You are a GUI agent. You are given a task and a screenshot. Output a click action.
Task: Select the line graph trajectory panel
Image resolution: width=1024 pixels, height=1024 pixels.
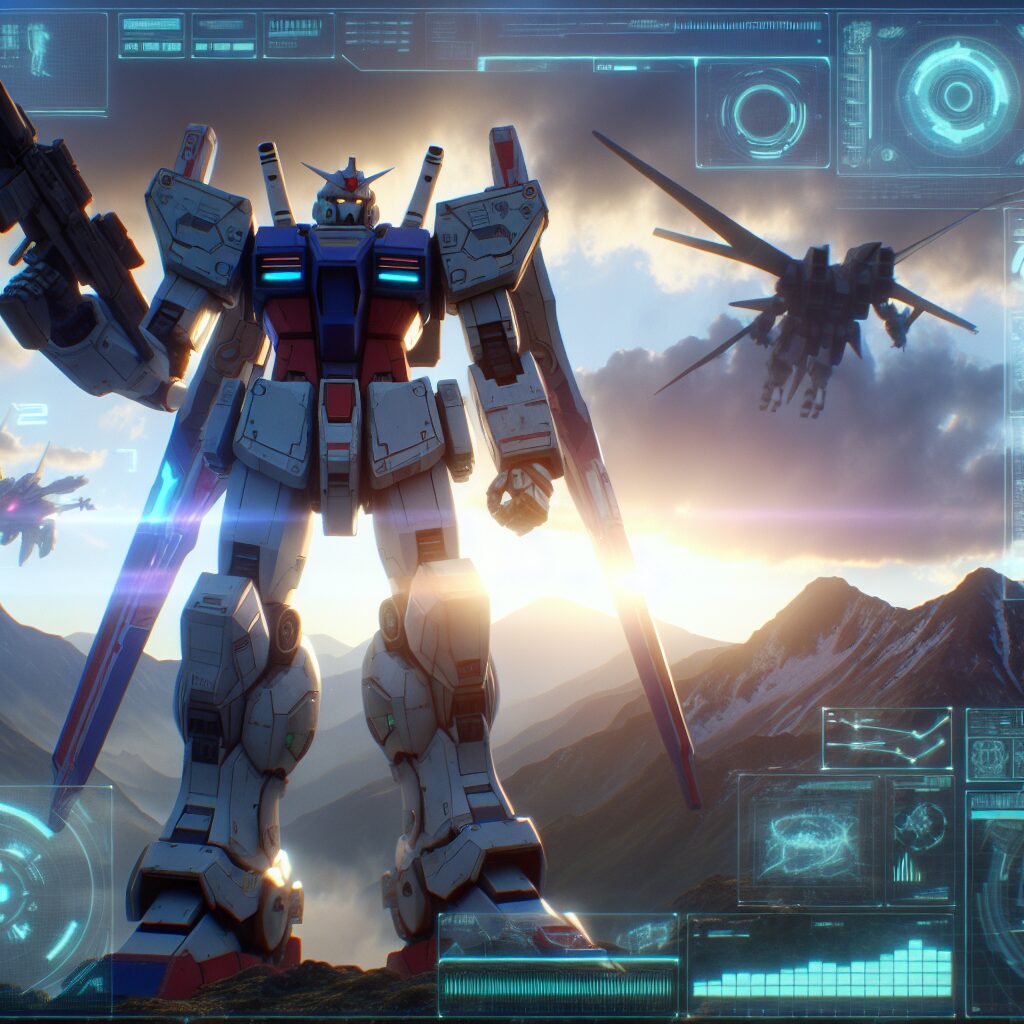[x=886, y=738]
